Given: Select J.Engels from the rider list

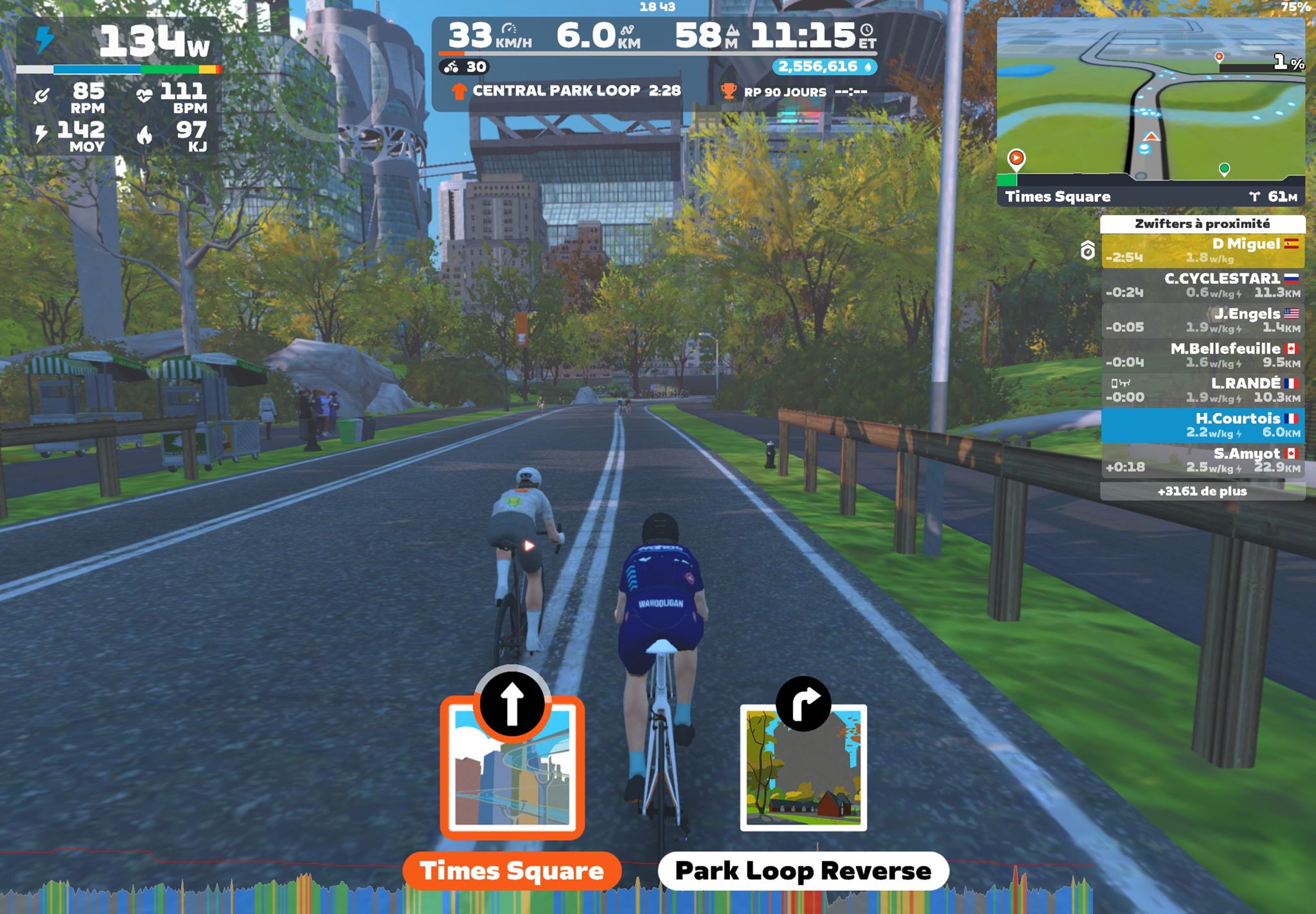Looking at the screenshot, I should click(x=1202, y=320).
